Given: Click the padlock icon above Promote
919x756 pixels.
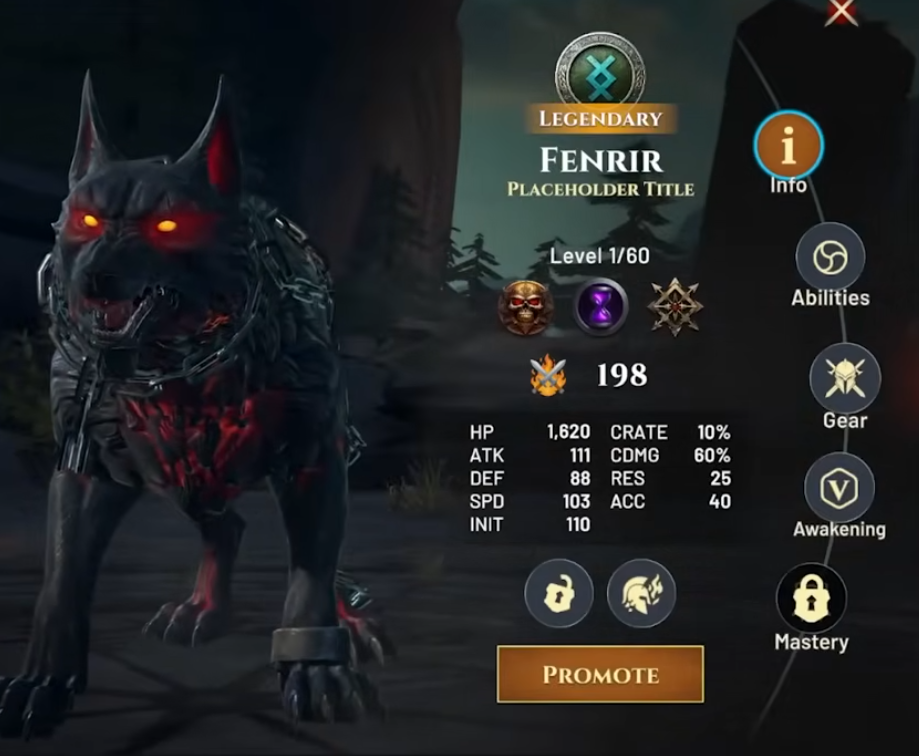Looking at the screenshot, I should (x=559, y=593).
